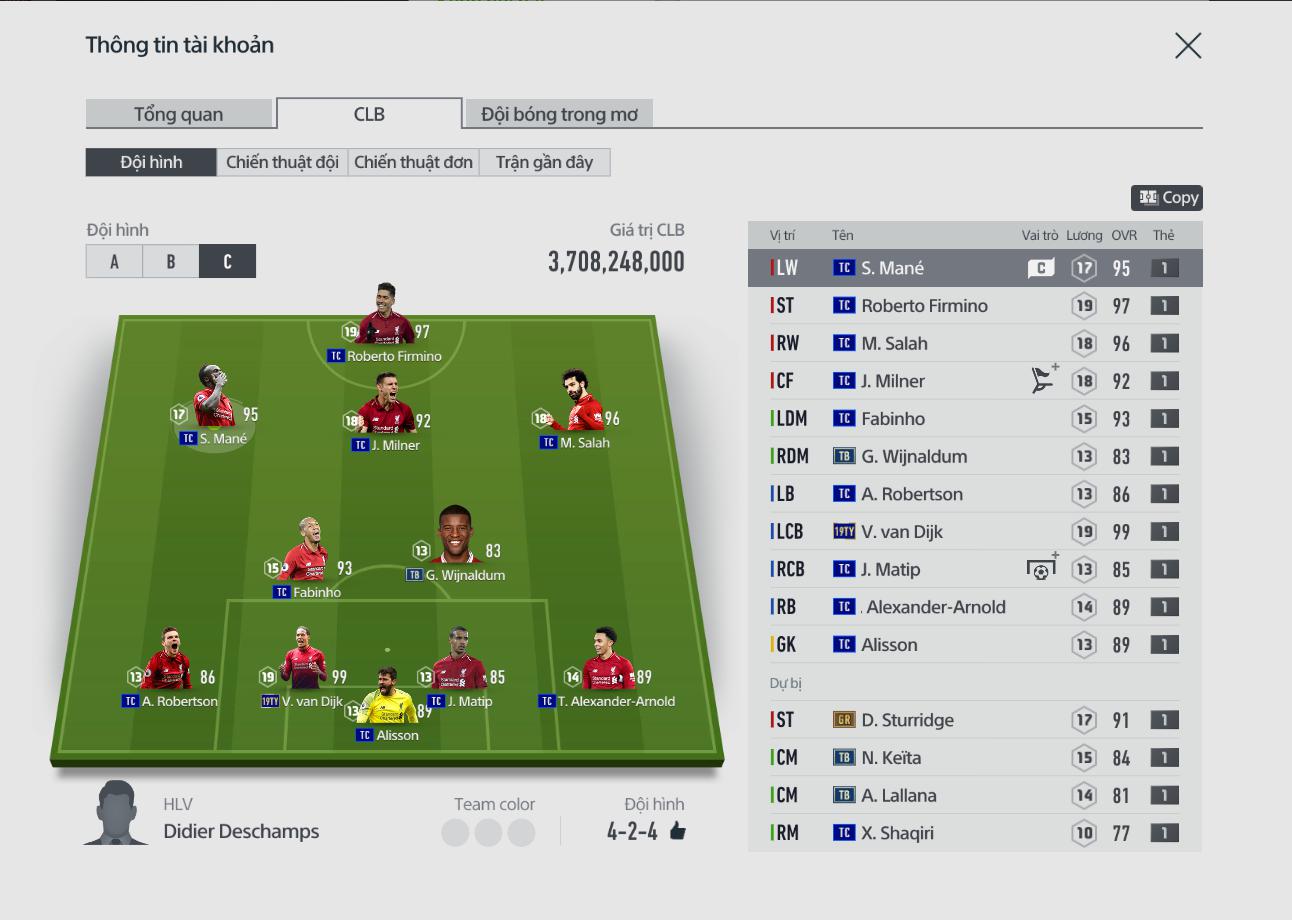
Task: Show the Chiến thuật đội sub-tab
Action: 282,162
